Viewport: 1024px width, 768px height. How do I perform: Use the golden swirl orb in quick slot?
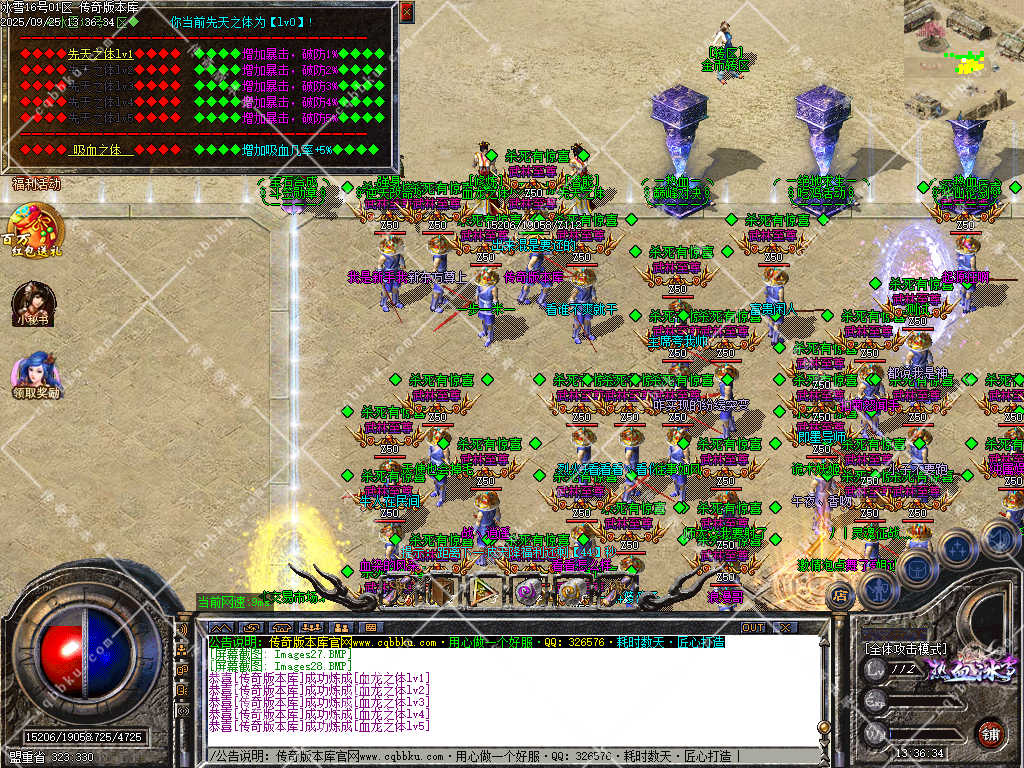pos(571,591)
